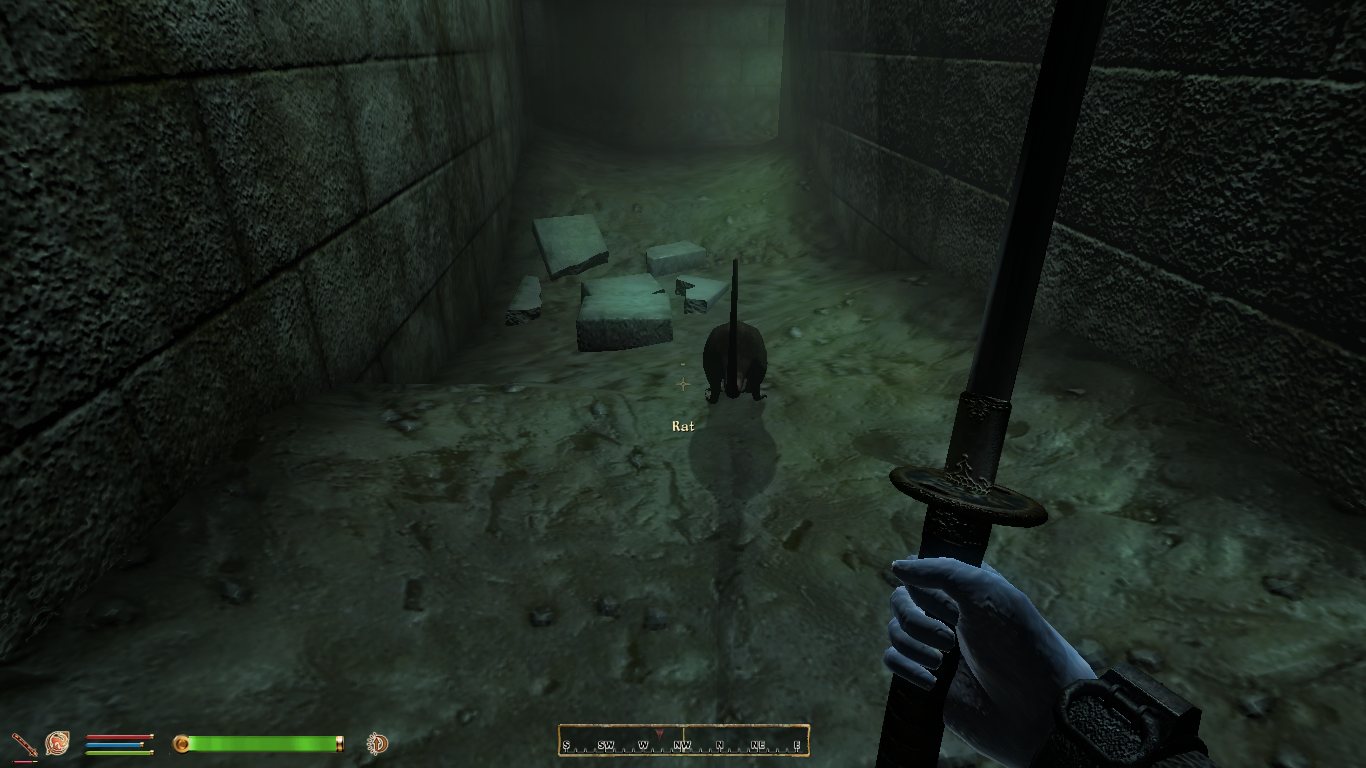Click the compass bar

683,741
